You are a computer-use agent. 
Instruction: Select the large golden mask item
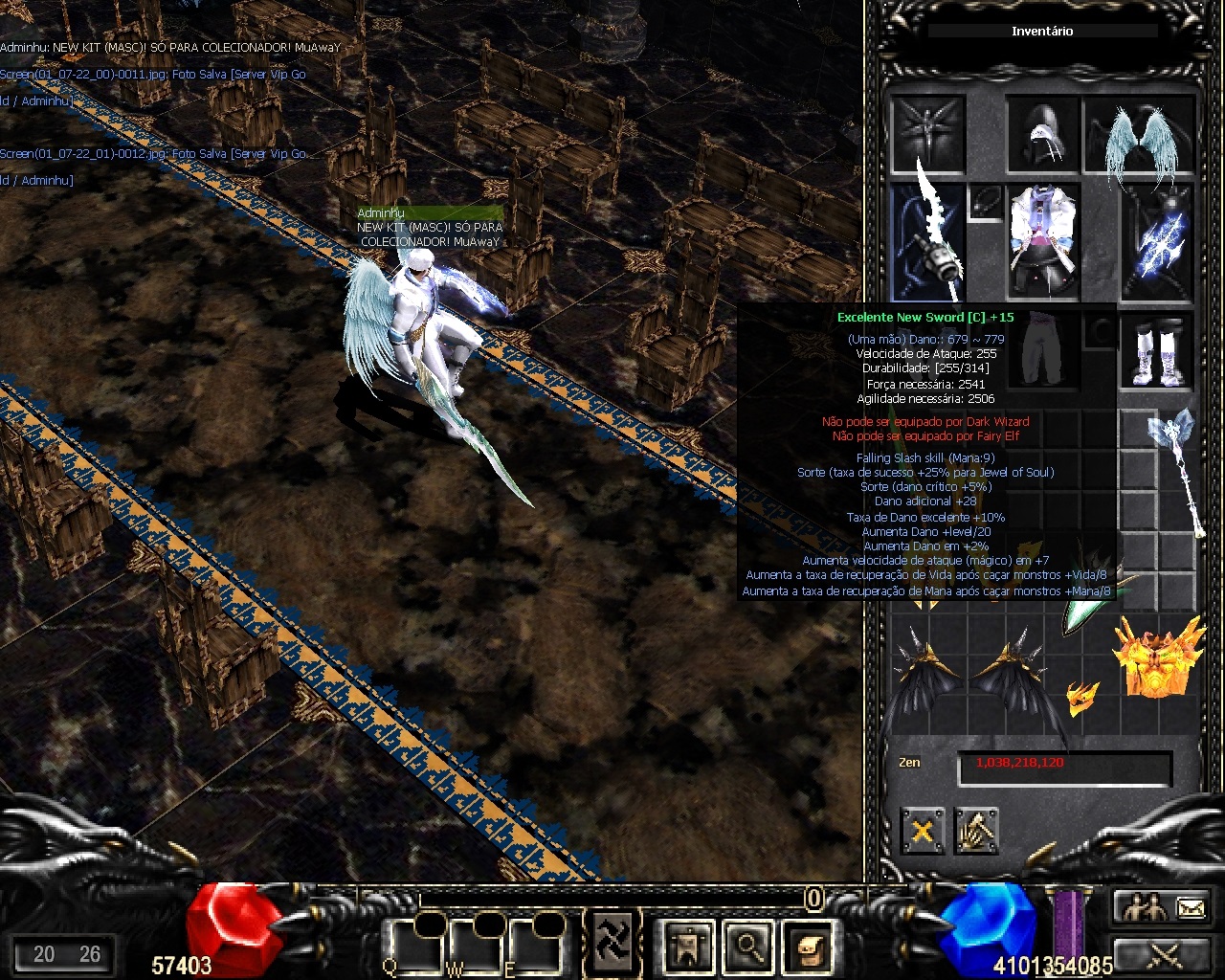pos(1158,657)
